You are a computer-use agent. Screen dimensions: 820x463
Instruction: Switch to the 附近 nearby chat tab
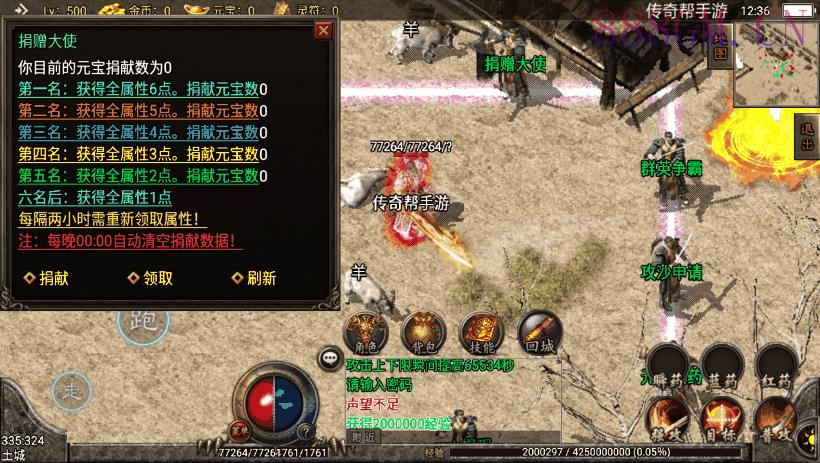[365, 436]
